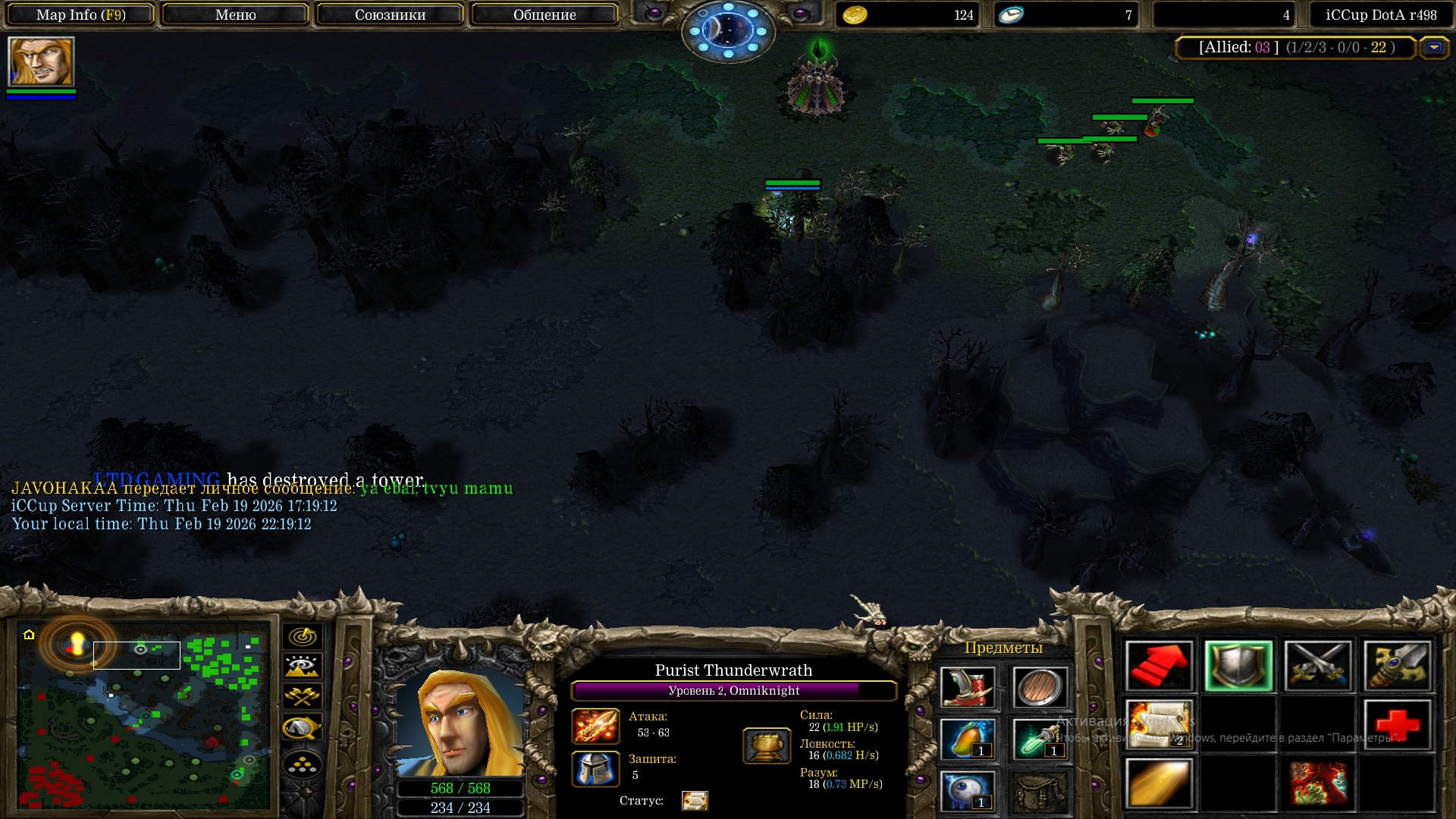
Task: Open the Меню button
Action: pos(235,14)
